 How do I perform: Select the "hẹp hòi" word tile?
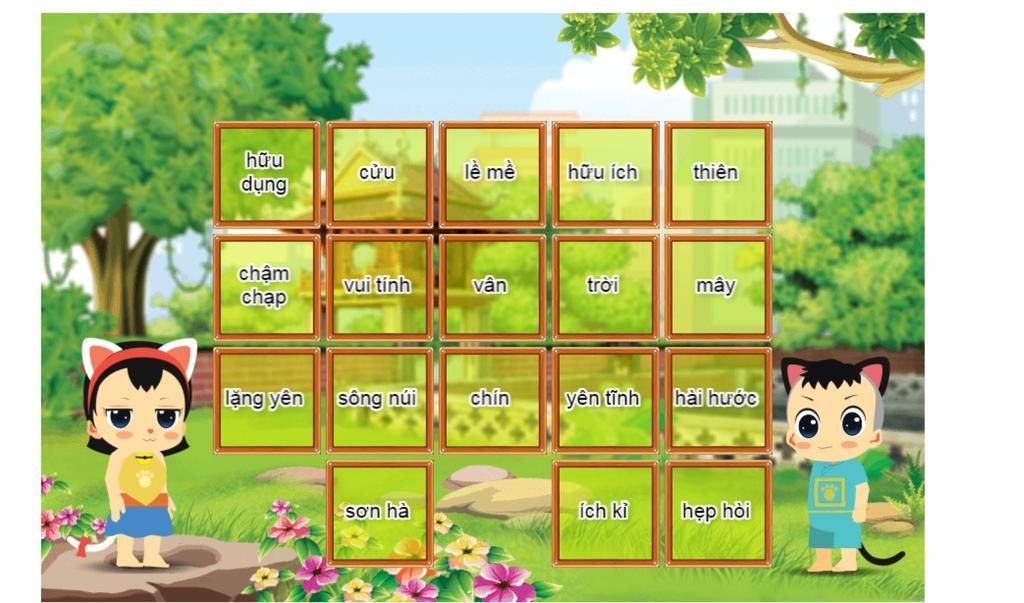pyautogui.click(x=718, y=513)
